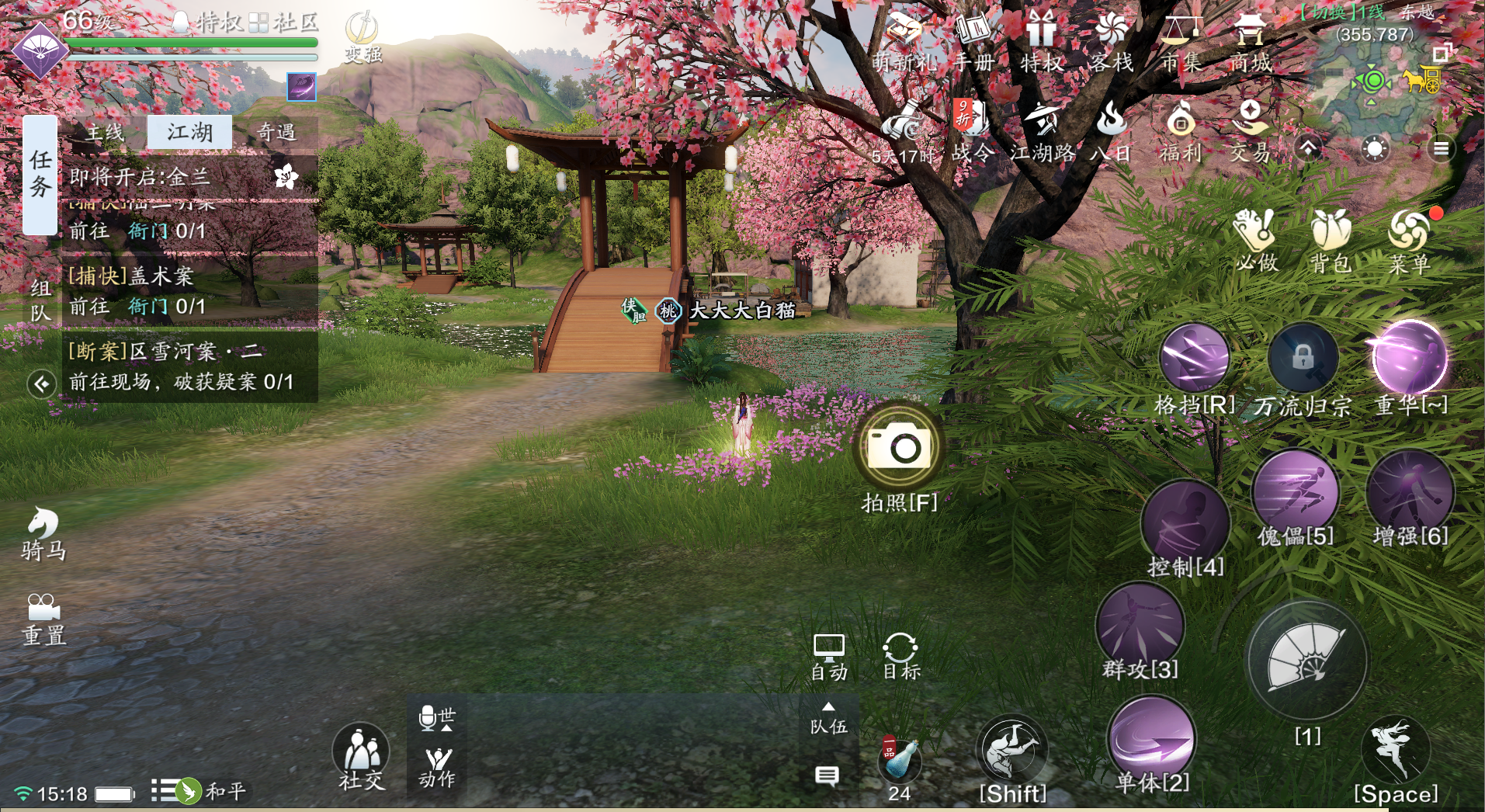Activate the 格挡 block skill

tap(1194, 359)
